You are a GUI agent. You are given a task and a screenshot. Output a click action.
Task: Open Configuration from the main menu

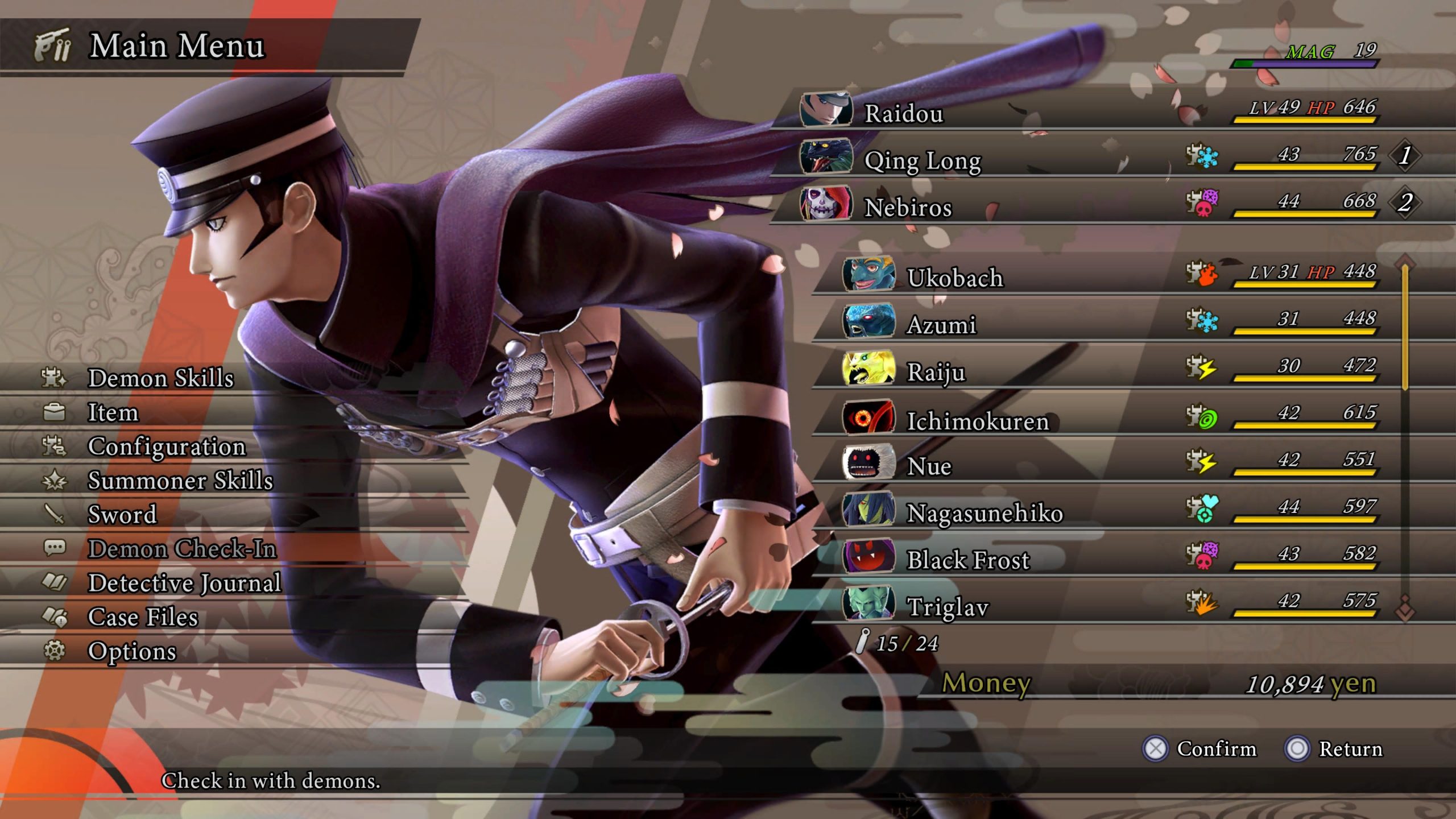pos(166,446)
